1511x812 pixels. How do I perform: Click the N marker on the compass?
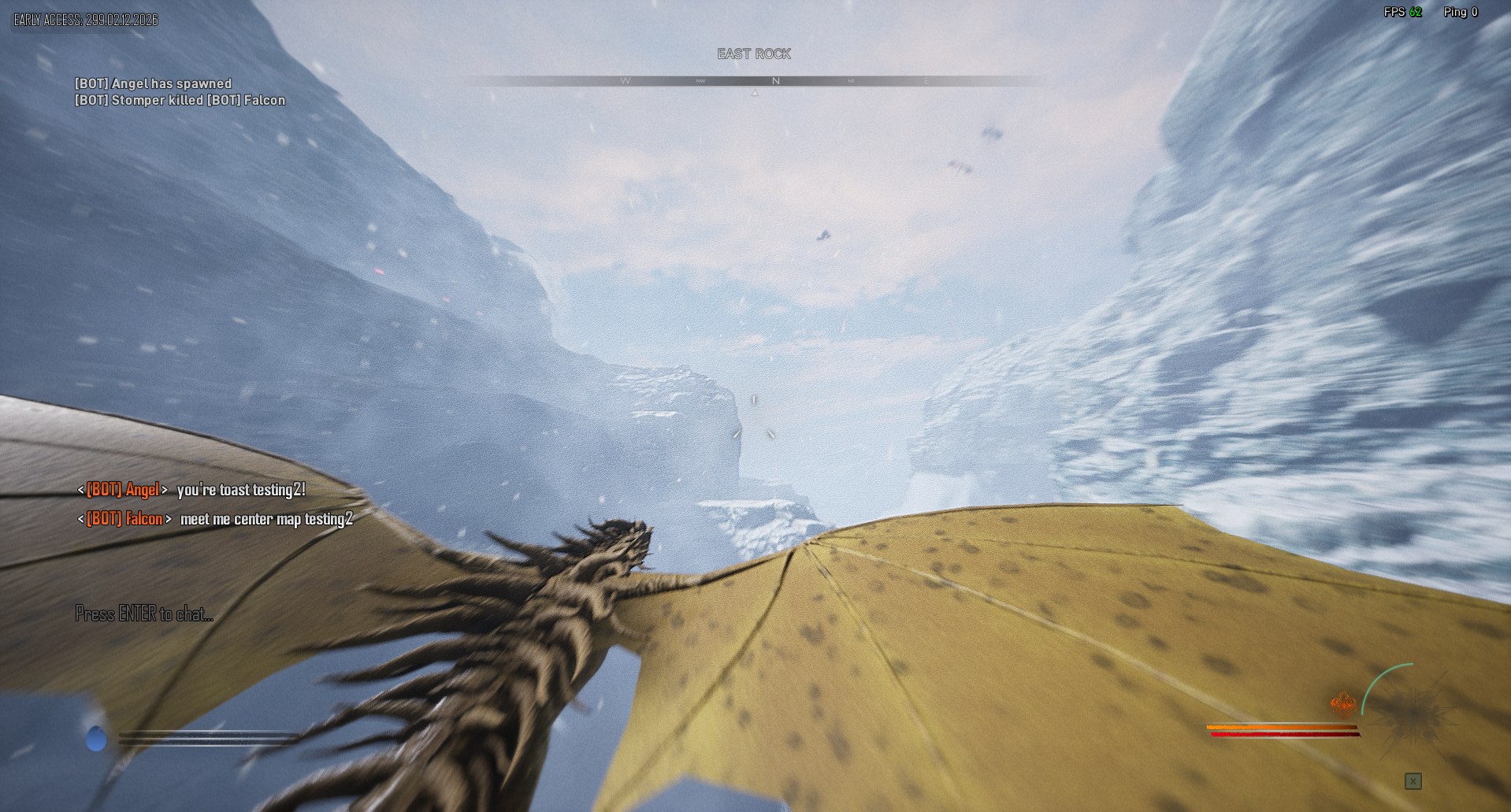pos(775,80)
